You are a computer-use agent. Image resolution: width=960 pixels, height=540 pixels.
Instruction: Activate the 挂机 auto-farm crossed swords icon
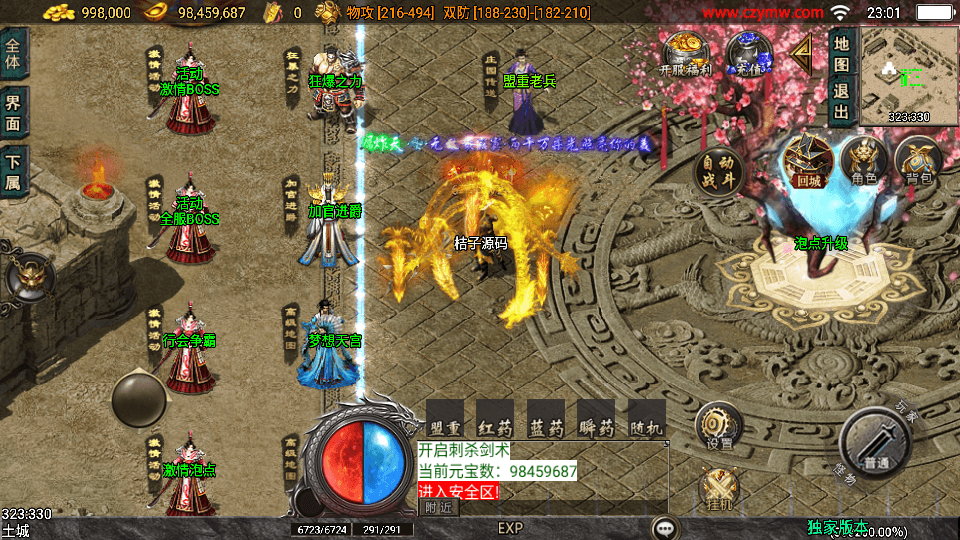719,492
